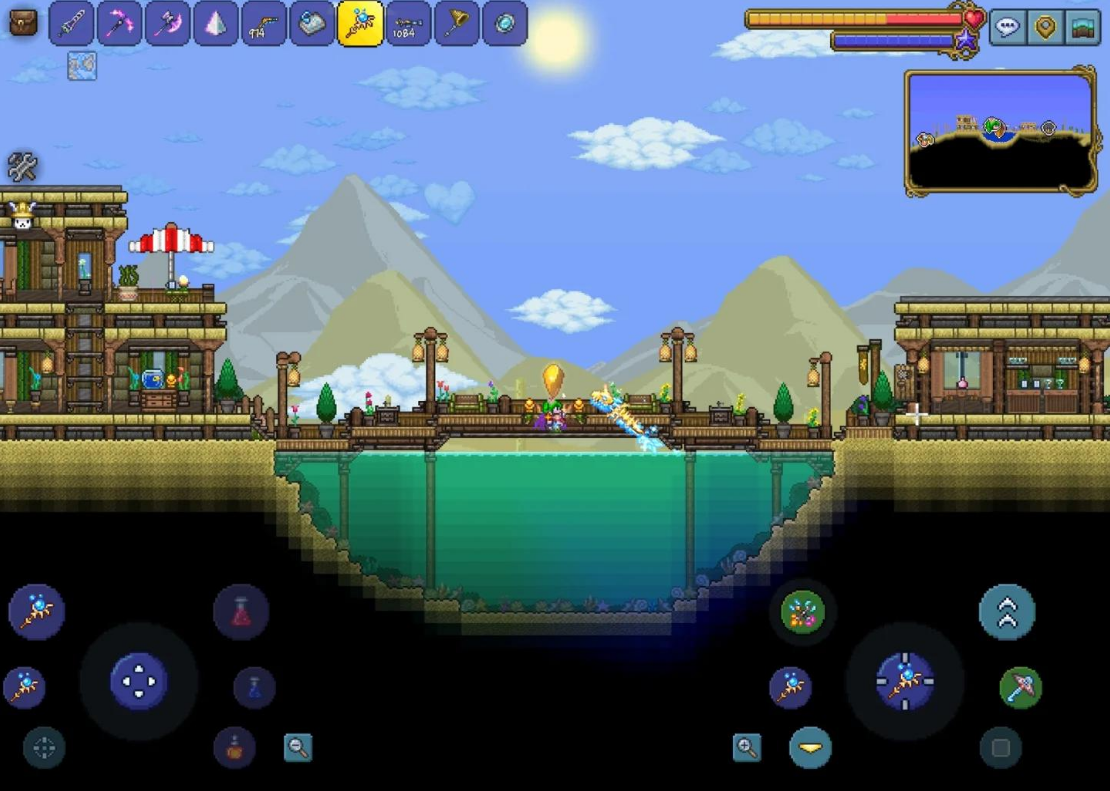This screenshot has width=1110, height=791.
Task: Select the pink axe hotbar slot
Action: pos(167,23)
